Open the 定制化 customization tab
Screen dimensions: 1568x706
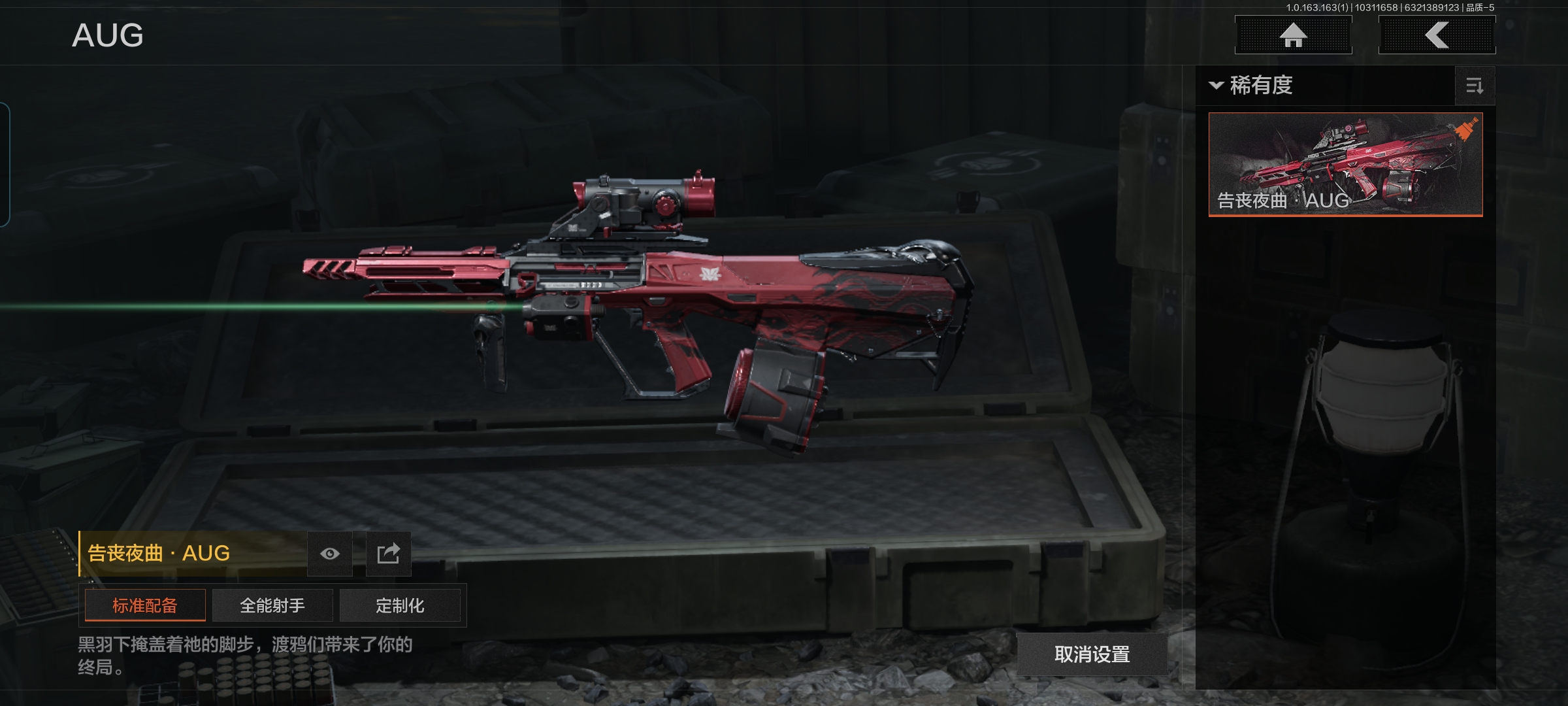click(x=400, y=605)
